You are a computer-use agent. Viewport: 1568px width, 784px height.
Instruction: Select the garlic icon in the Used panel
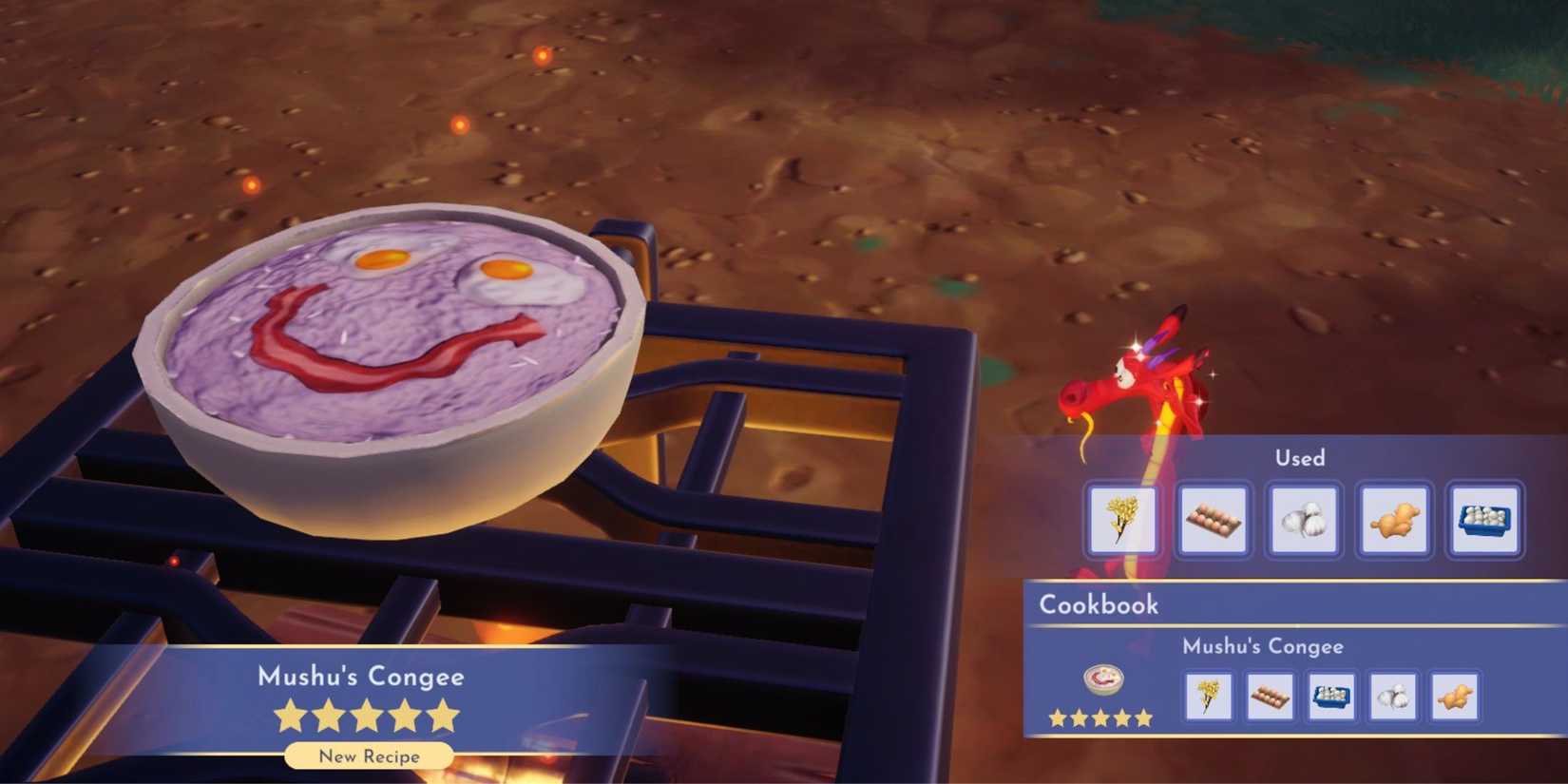click(1304, 521)
